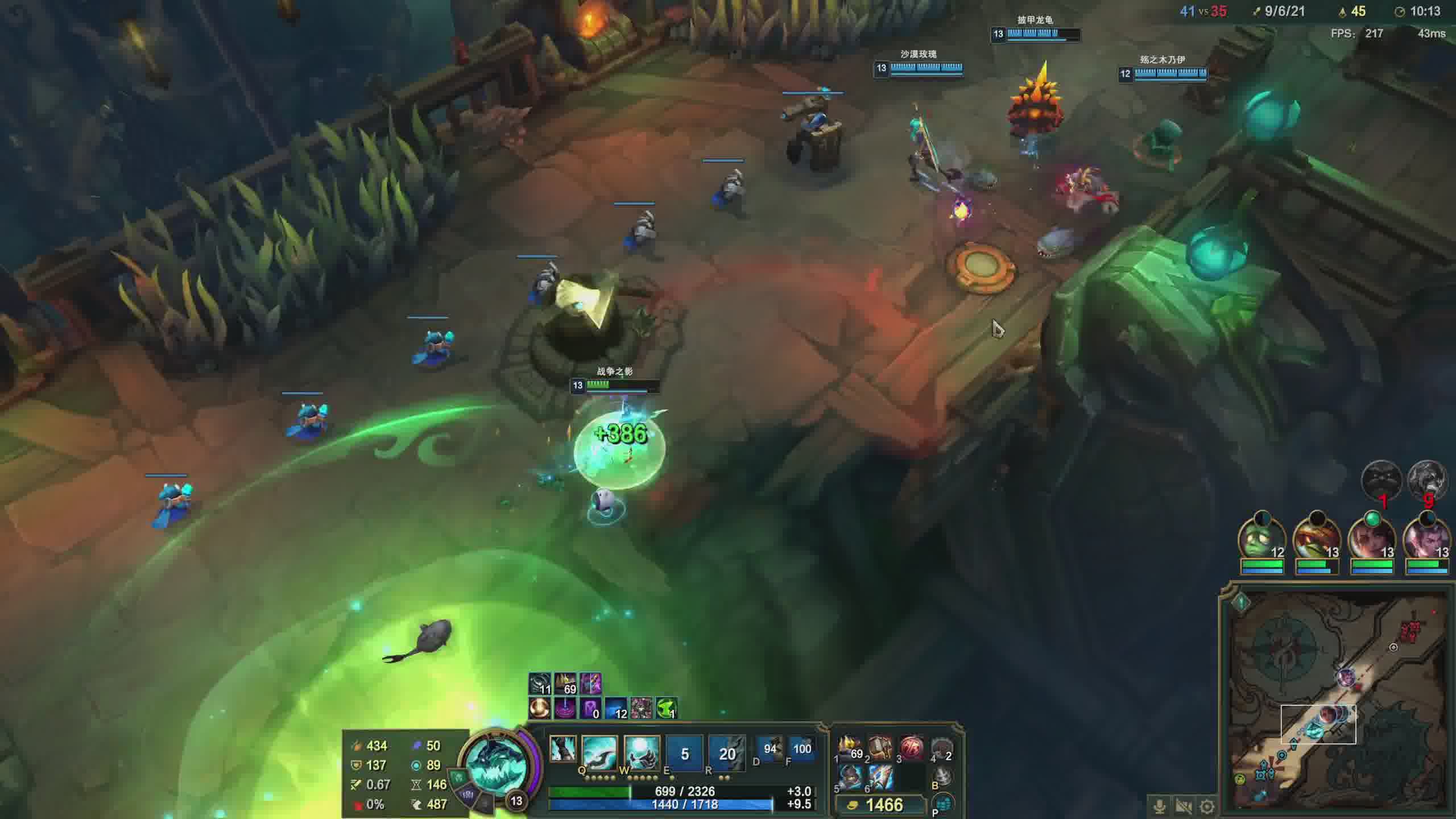Select the item in inventory slot 1
1456x819 pixels.
[850, 748]
